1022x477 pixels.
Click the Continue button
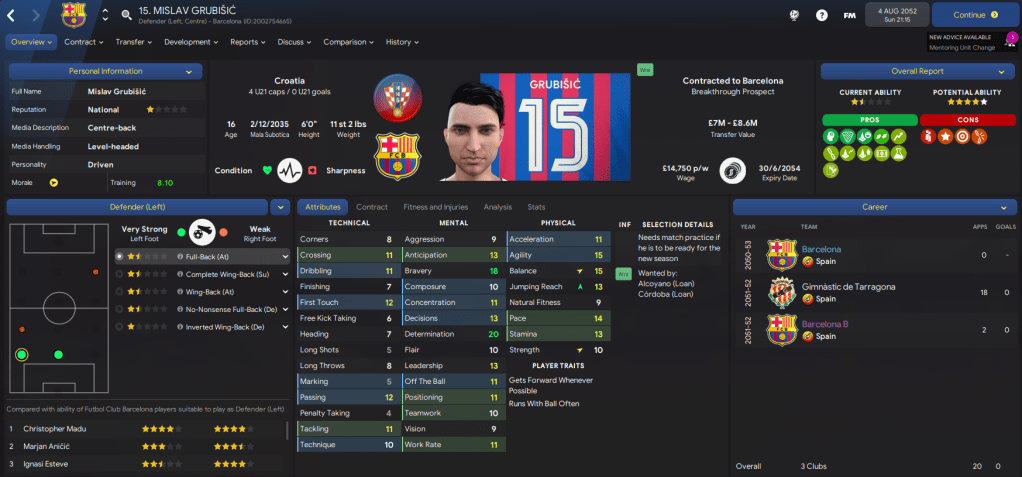tap(969, 15)
